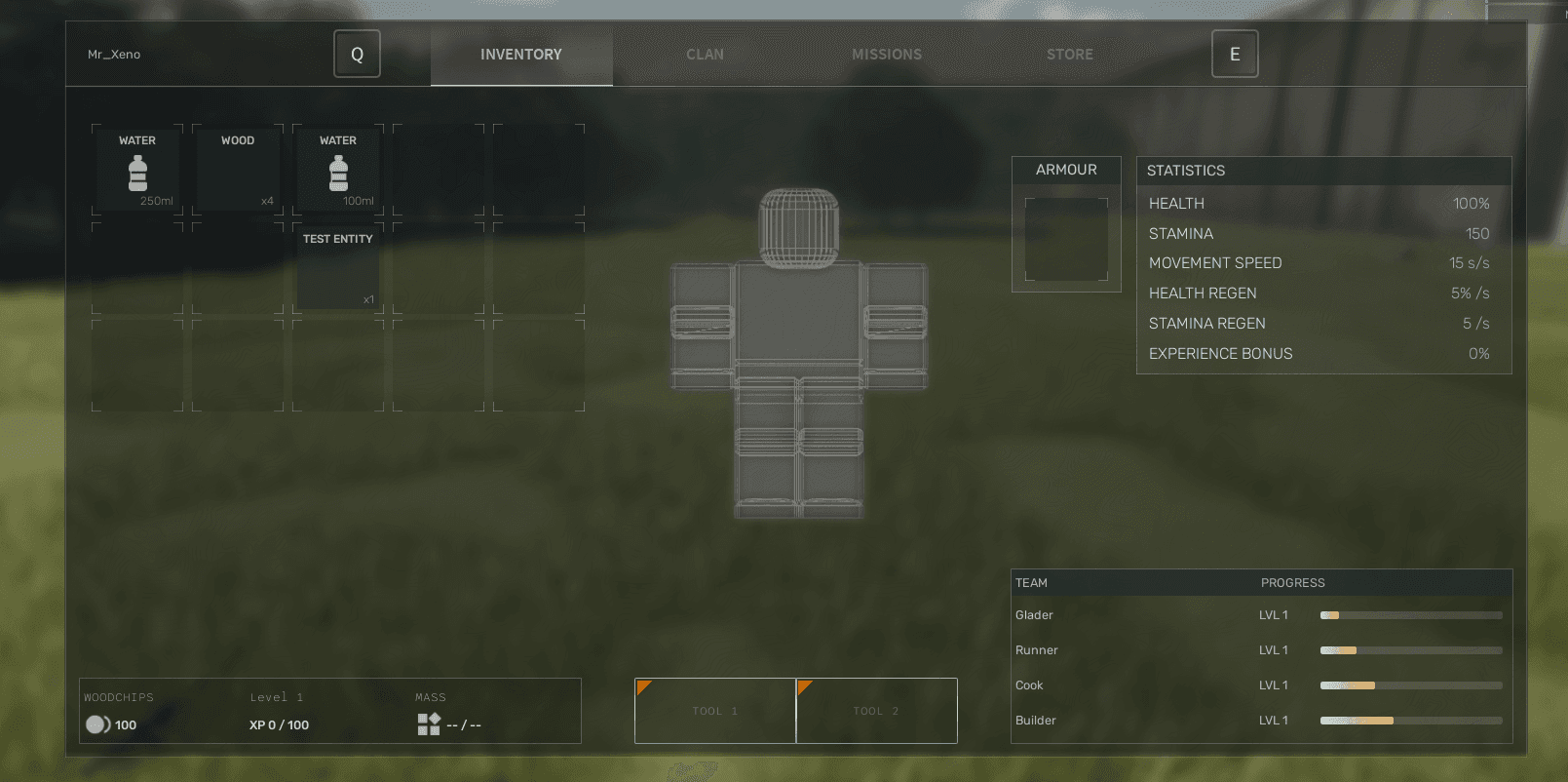Select the Test Entity item slot
The height and width of the screenshot is (782, 1568).
pyautogui.click(x=337, y=268)
